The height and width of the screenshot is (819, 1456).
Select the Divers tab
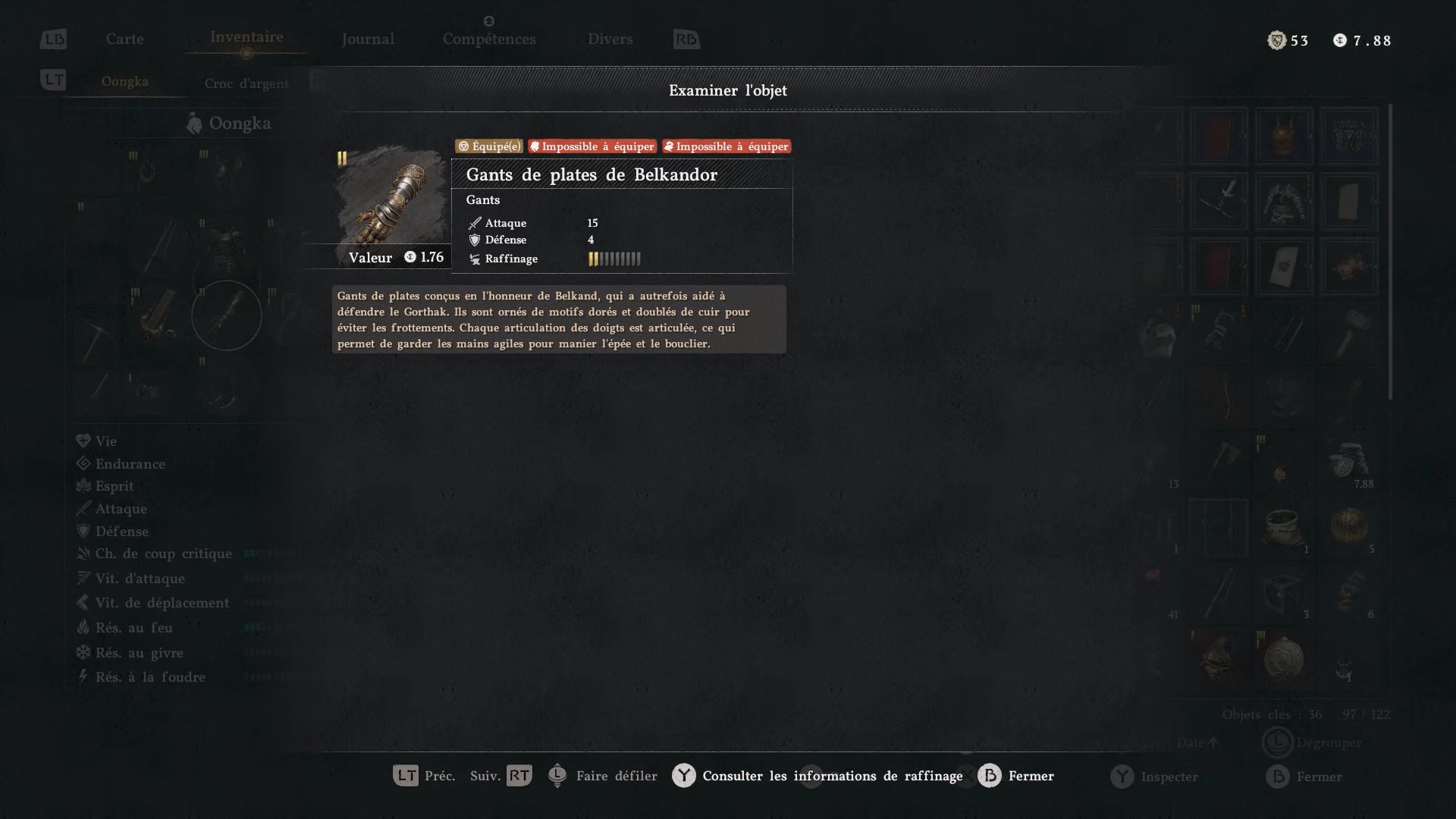pyautogui.click(x=610, y=39)
